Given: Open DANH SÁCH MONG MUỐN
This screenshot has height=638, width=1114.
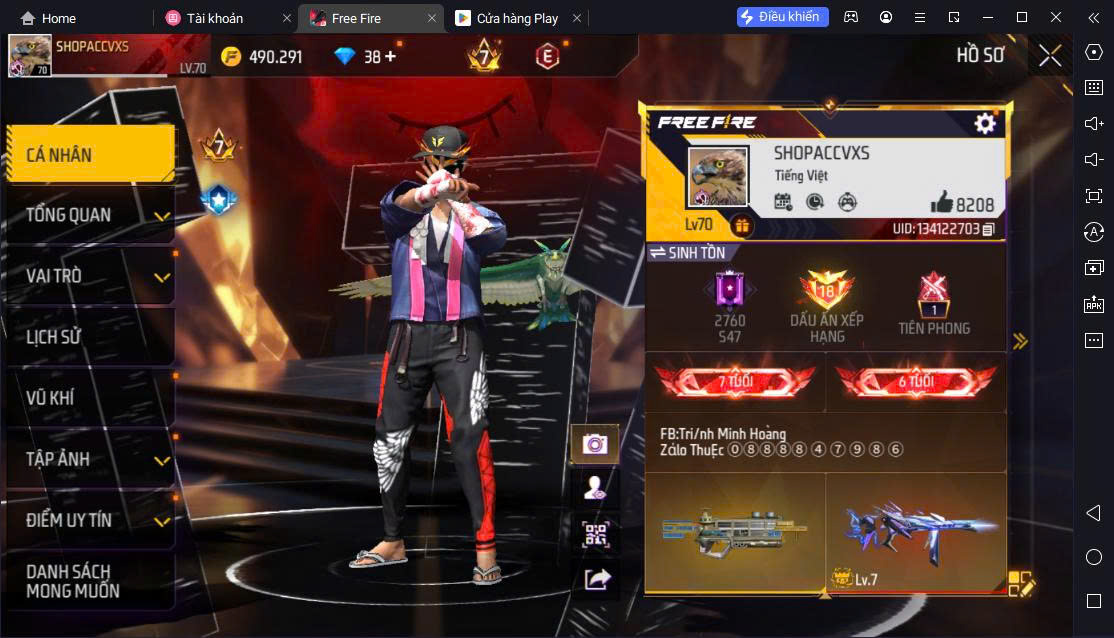Looking at the screenshot, I should pyautogui.click(x=90, y=580).
